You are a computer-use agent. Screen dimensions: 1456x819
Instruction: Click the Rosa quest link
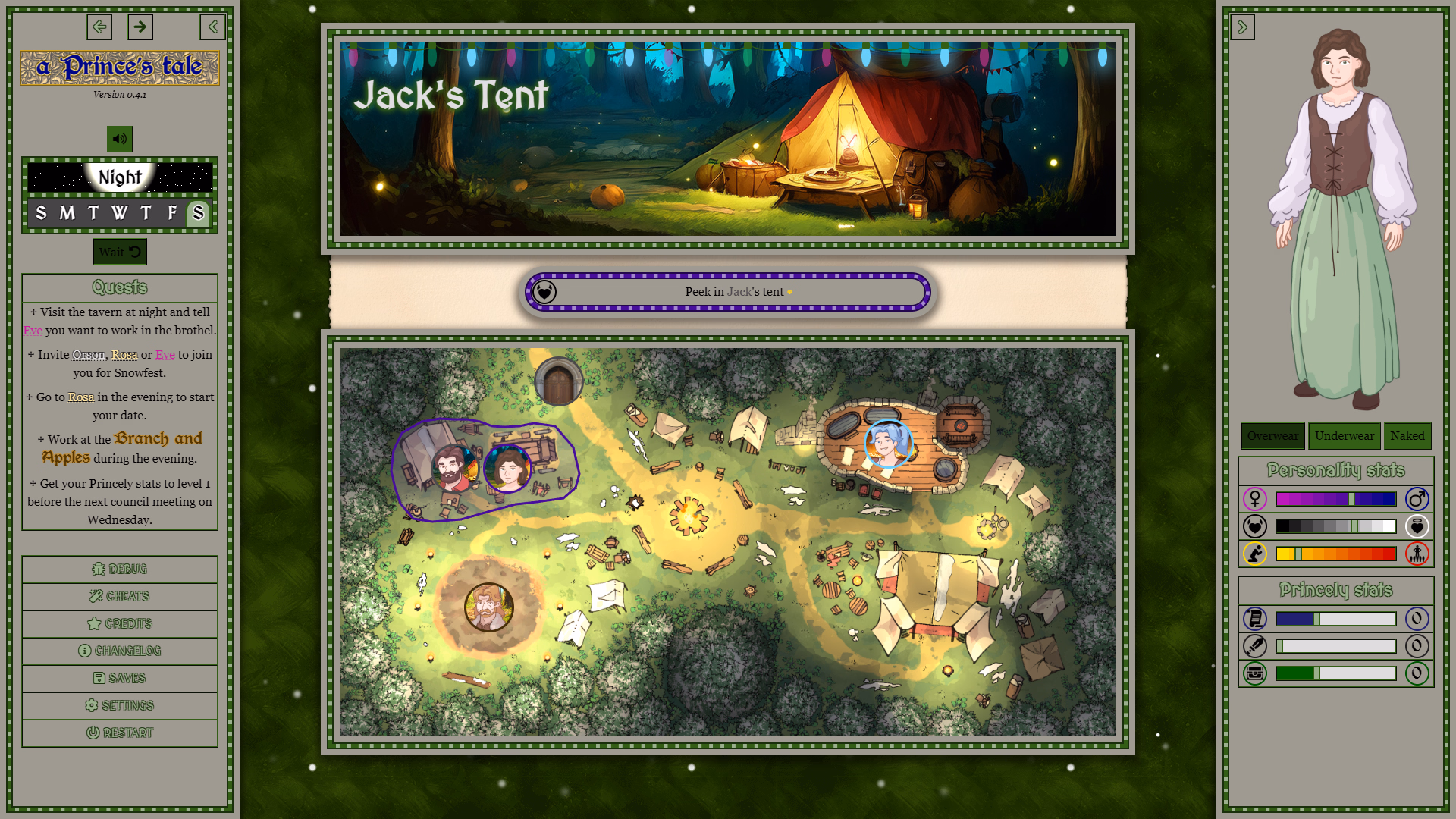80,397
